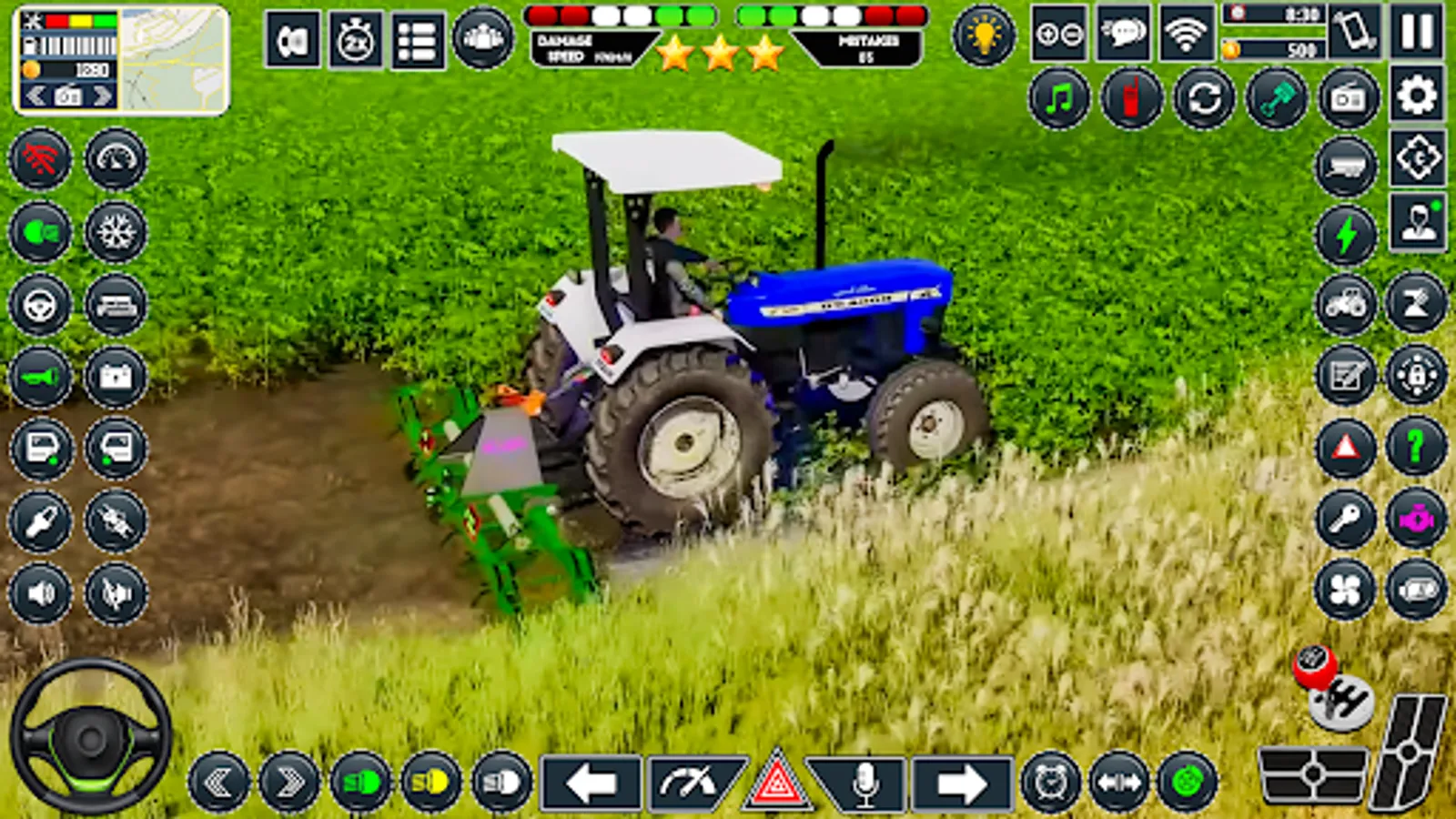1456x819 pixels.
Task: Expand the right chevron arrow near steering wheel
Action: (286, 781)
